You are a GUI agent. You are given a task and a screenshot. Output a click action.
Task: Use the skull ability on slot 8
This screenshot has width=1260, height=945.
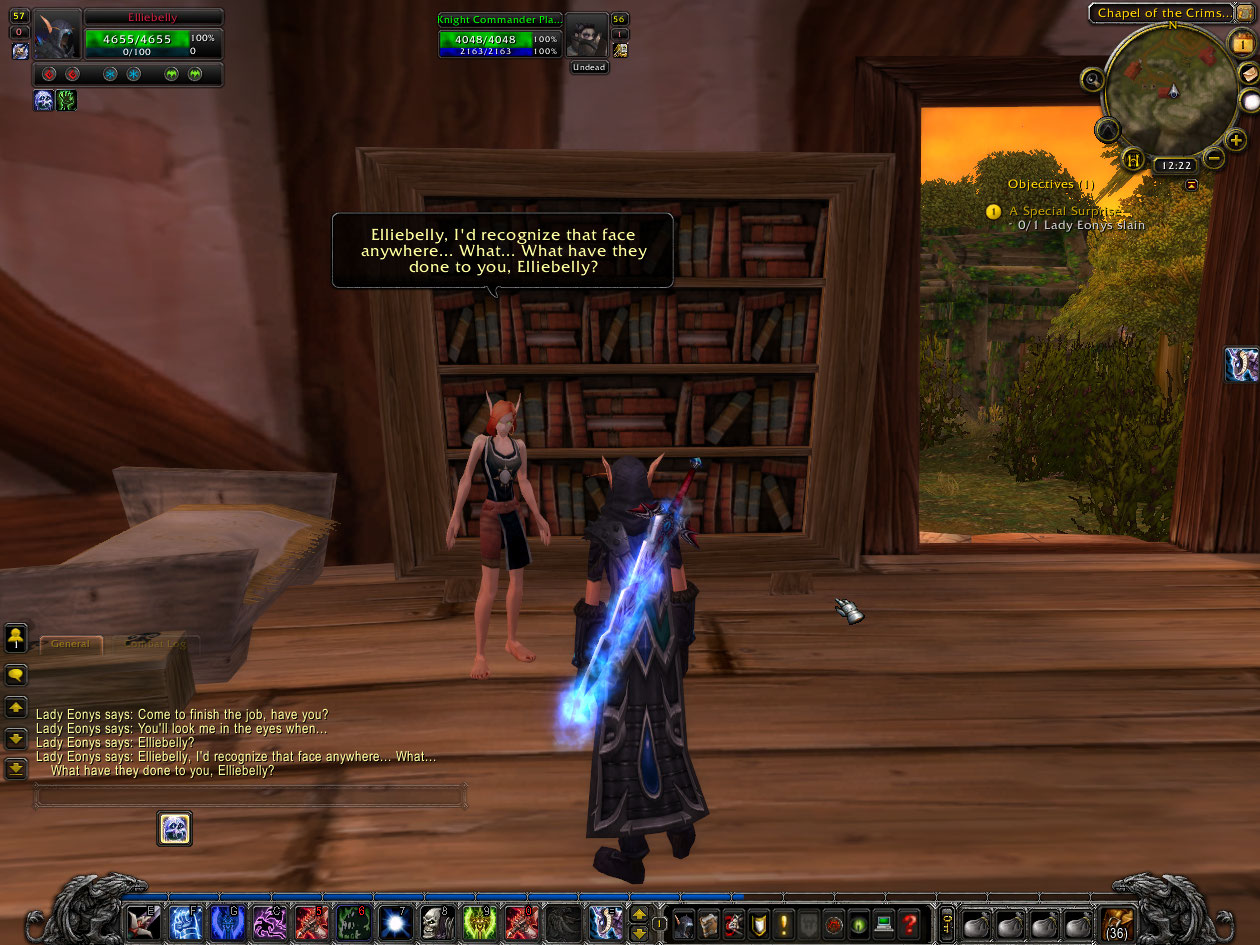[435, 922]
